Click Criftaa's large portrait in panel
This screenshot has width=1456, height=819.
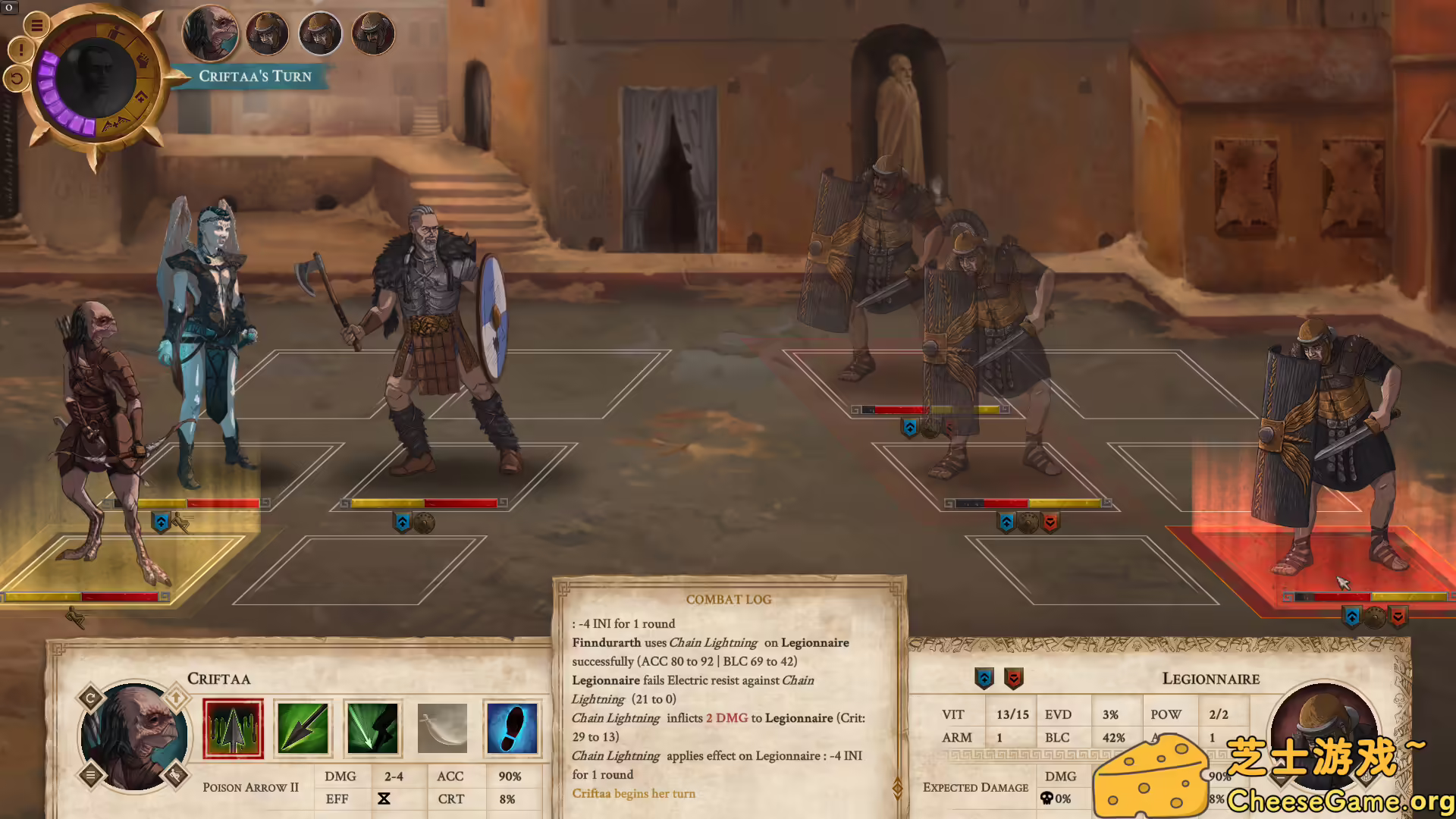click(134, 736)
